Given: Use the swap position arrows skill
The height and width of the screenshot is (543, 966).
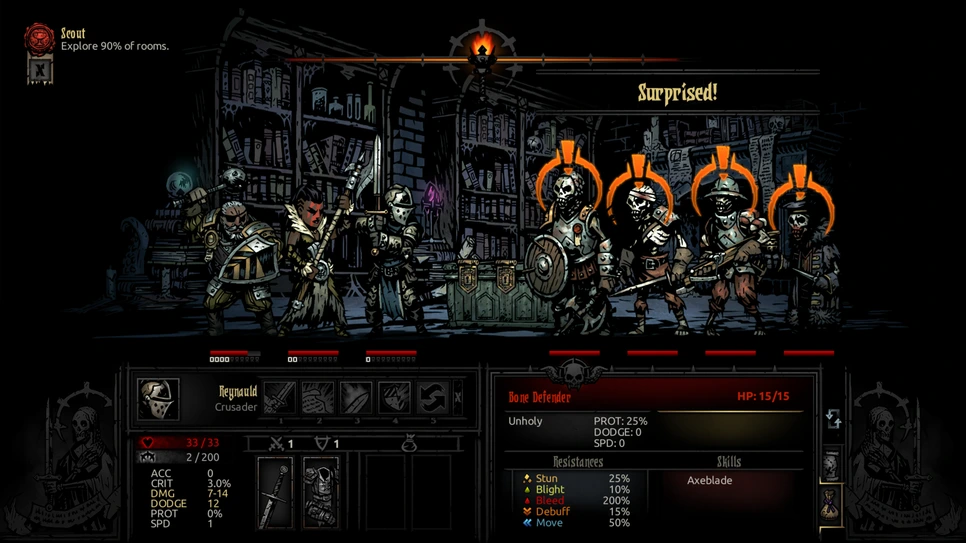Looking at the screenshot, I should click(432, 398).
